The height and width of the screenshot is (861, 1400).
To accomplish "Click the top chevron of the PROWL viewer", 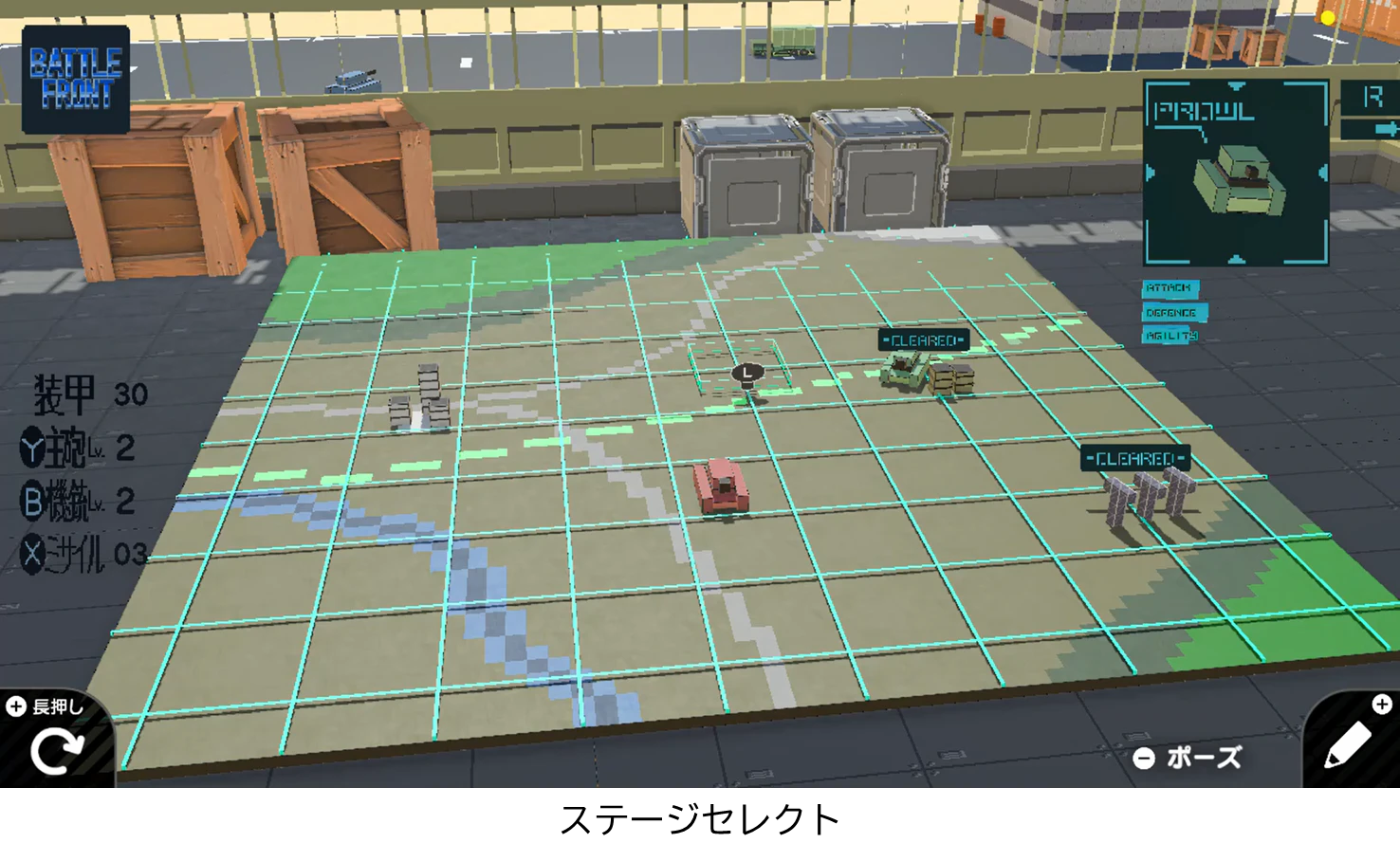I will (x=1235, y=85).
